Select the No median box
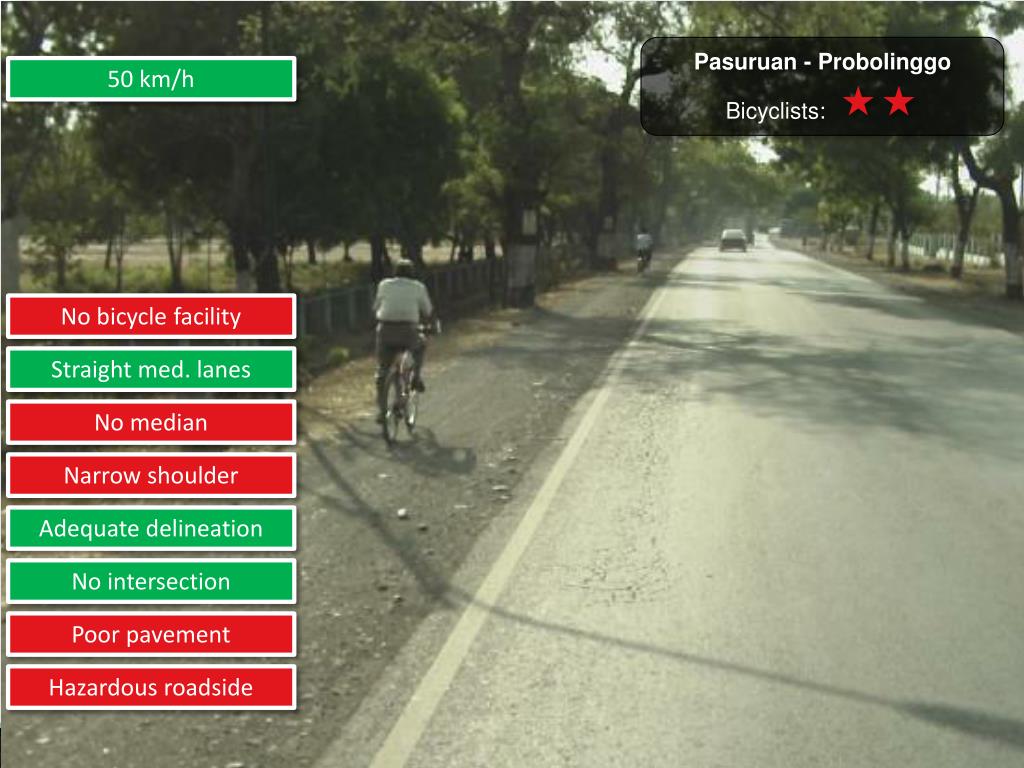 tap(151, 423)
